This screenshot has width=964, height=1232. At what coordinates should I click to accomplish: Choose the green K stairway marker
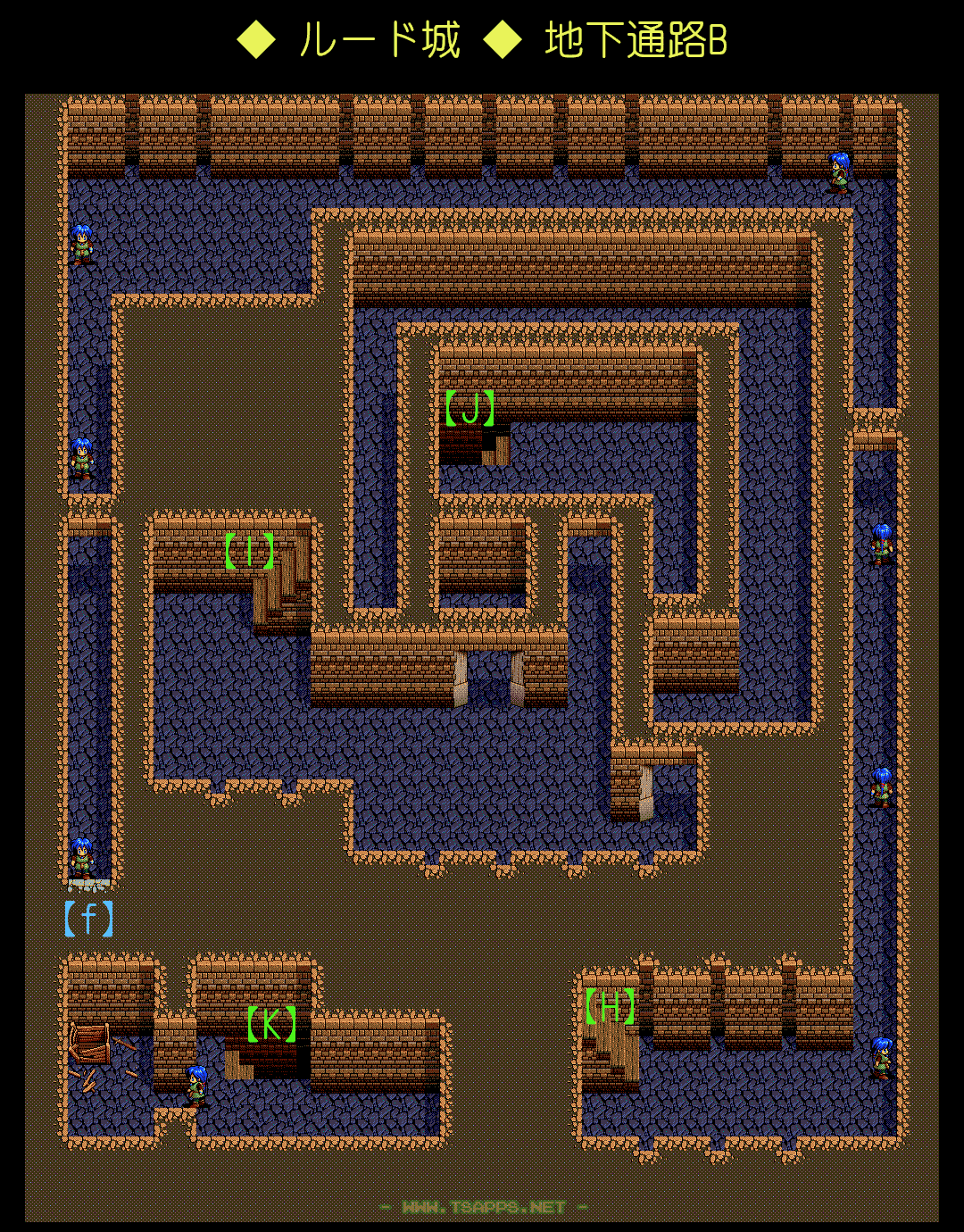(x=271, y=1024)
